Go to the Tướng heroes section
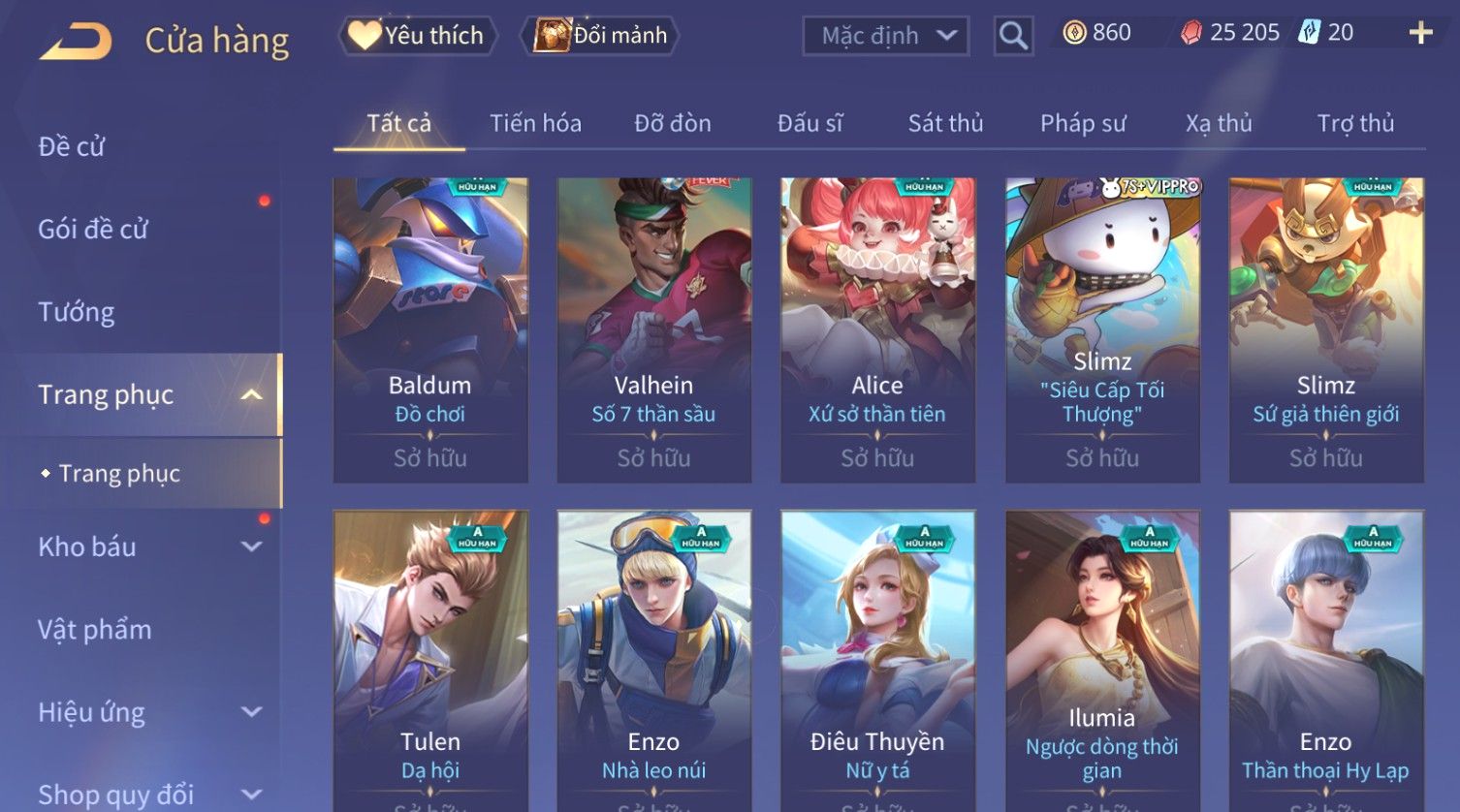This screenshot has width=1460, height=812. 77,312
